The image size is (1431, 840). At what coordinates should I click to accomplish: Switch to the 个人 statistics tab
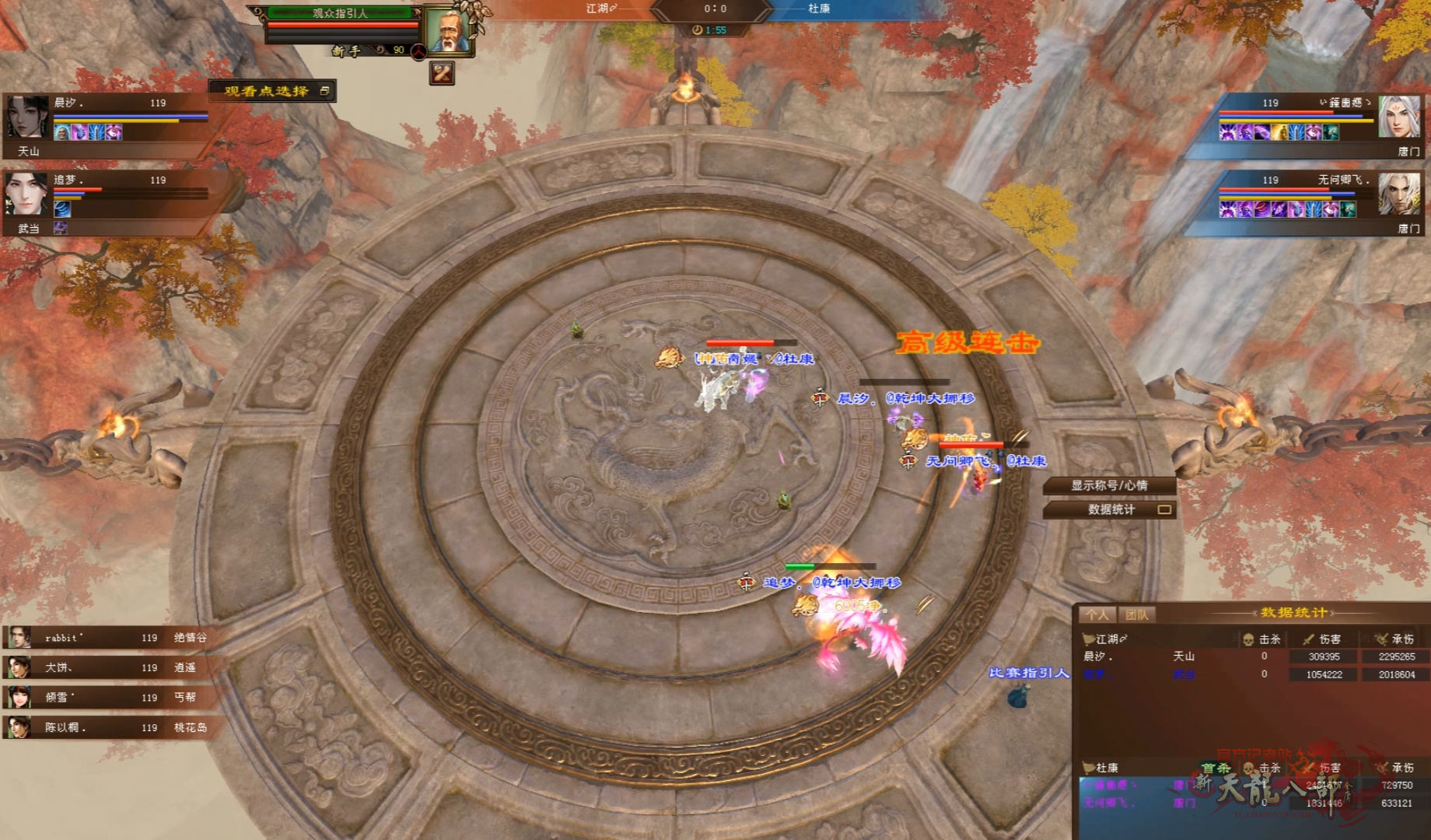(x=1097, y=614)
